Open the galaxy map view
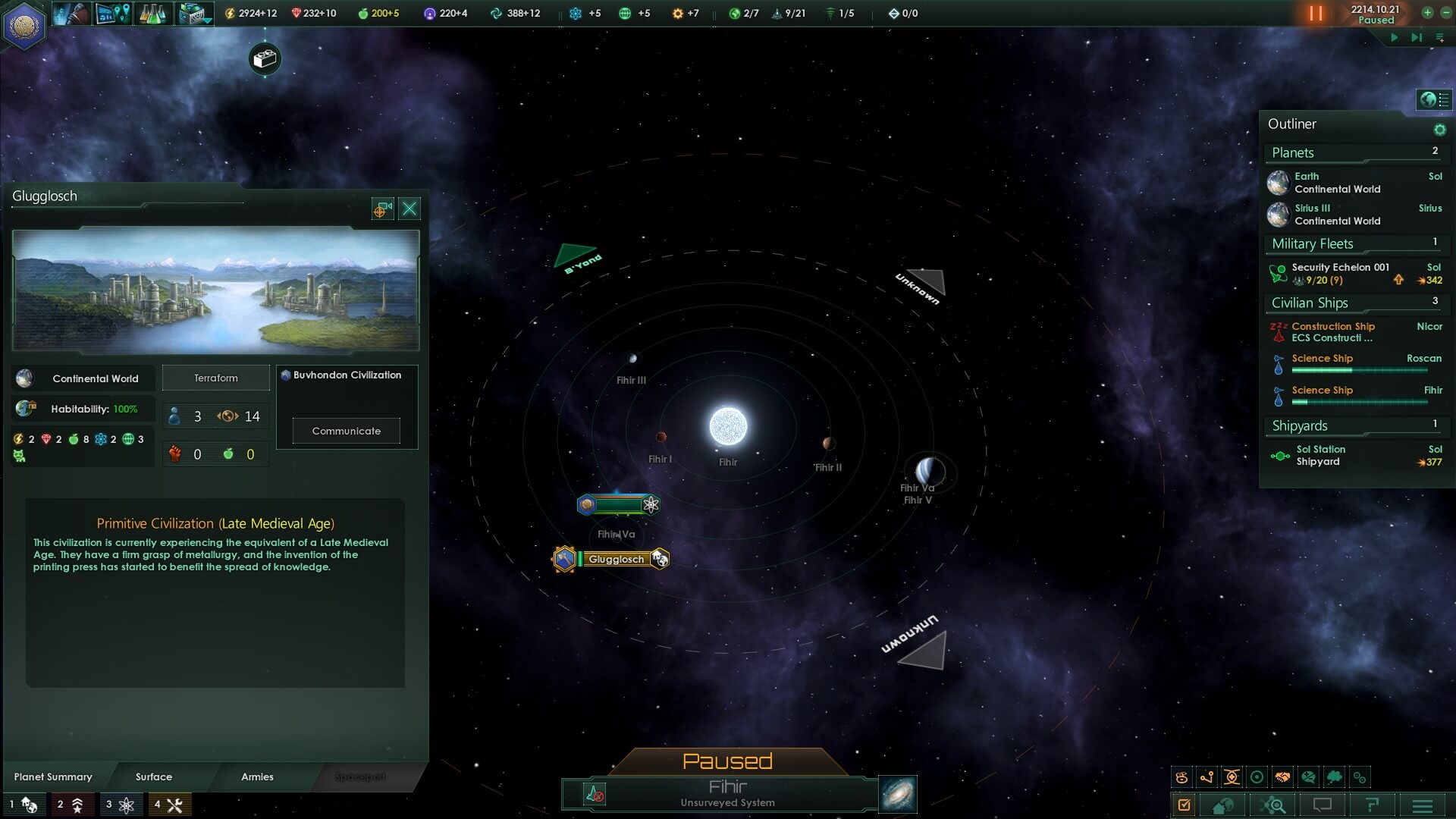Viewport: 1456px width, 819px height. [898, 794]
